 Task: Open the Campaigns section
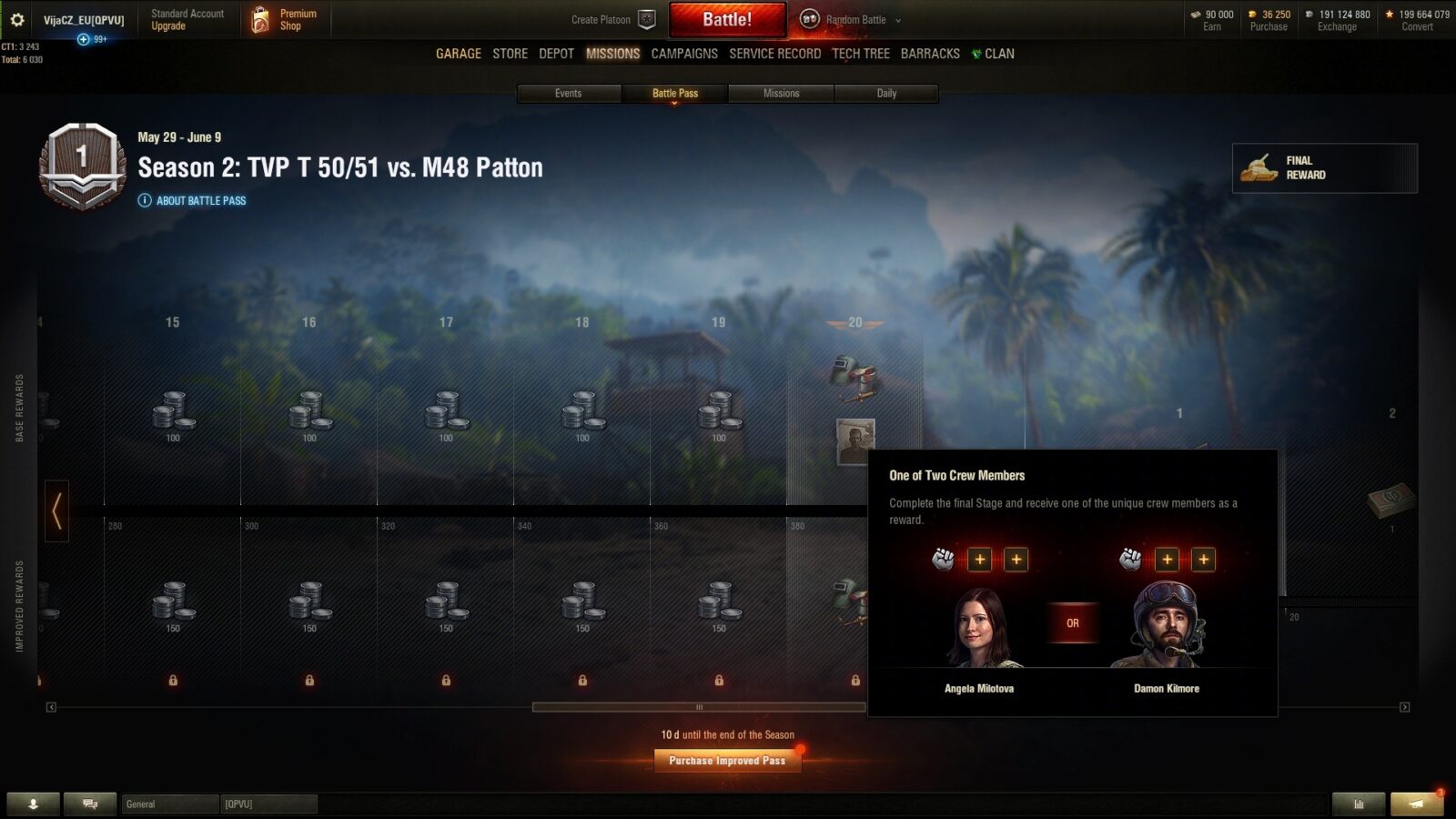click(684, 54)
